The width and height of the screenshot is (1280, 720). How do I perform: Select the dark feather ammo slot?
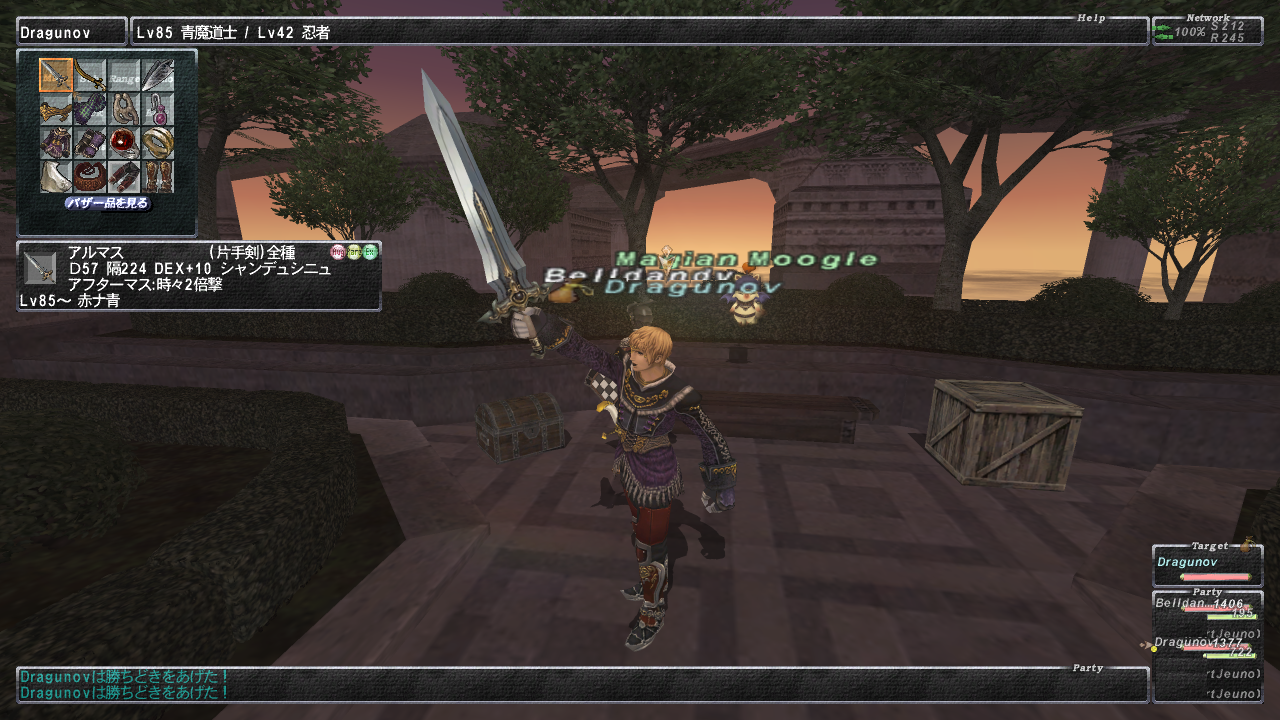(158, 75)
